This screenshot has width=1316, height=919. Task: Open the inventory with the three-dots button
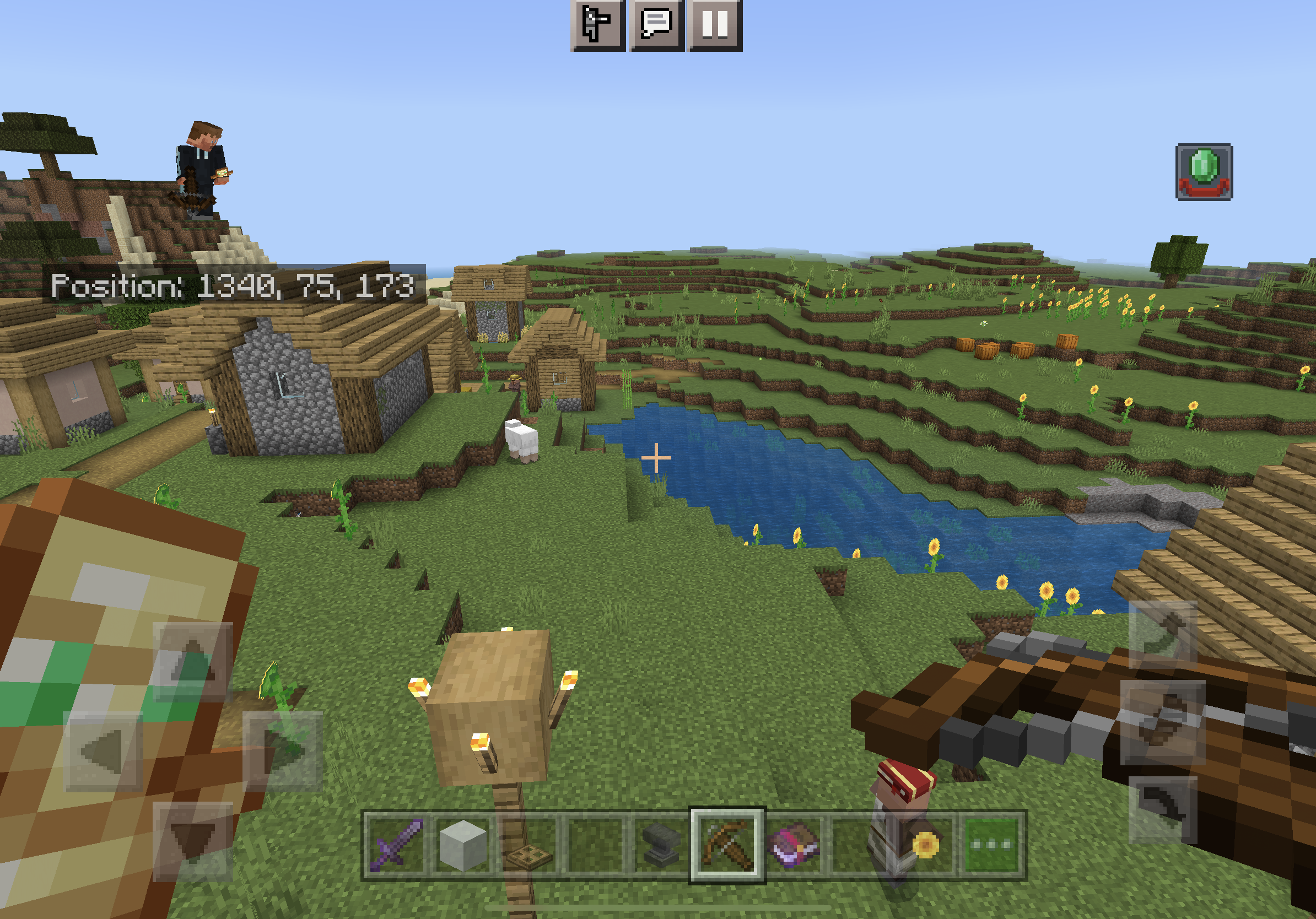click(x=992, y=845)
